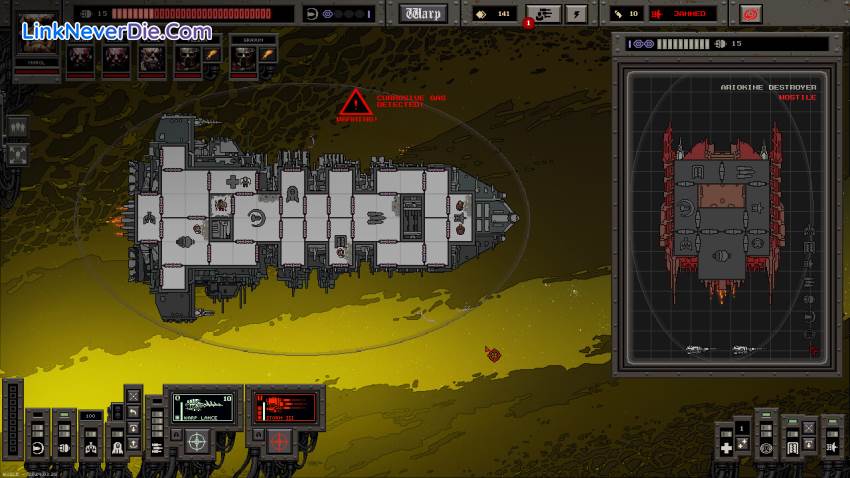Activate the grey targeting crosshair button
The width and height of the screenshot is (850, 478).
197,440
